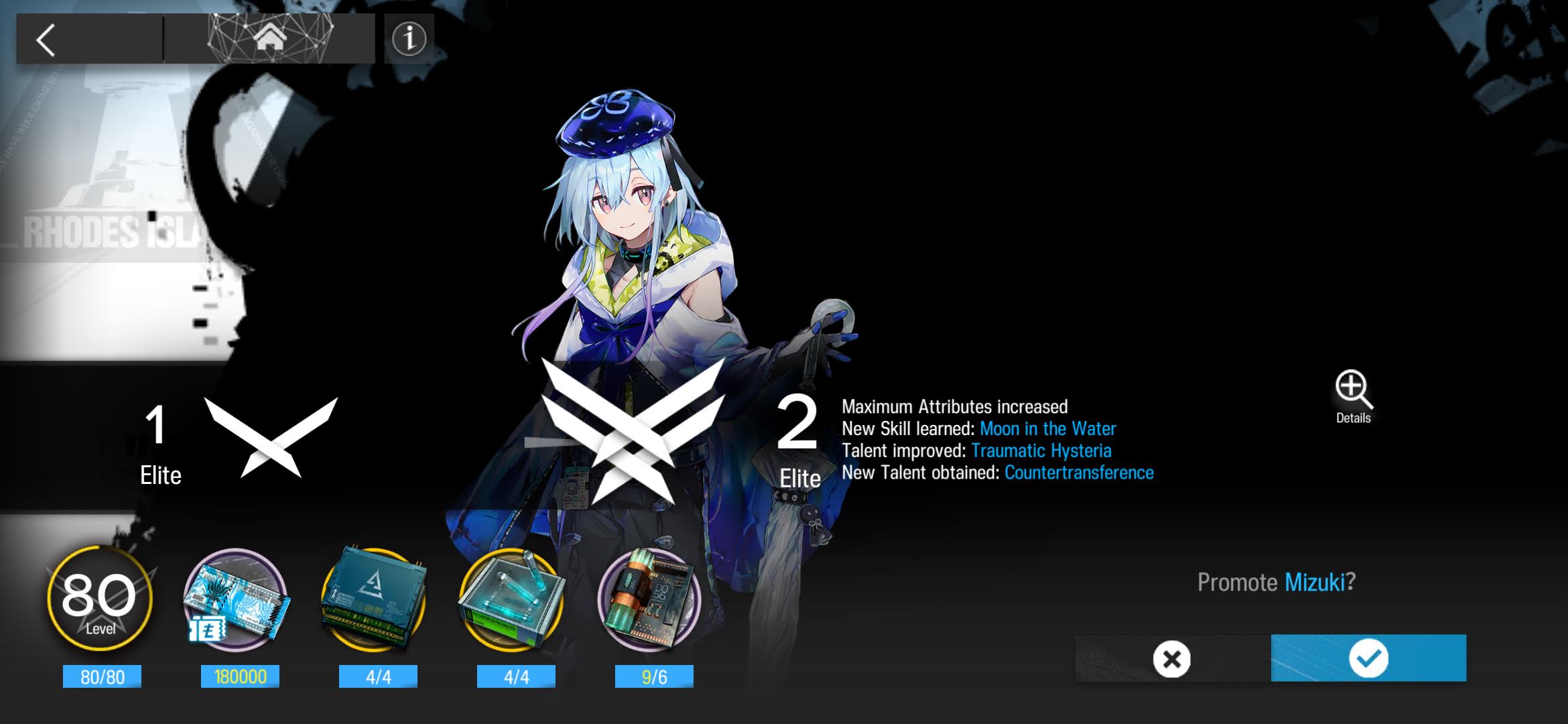Open the info help button
This screenshot has width=1568, height=724.
409,39
